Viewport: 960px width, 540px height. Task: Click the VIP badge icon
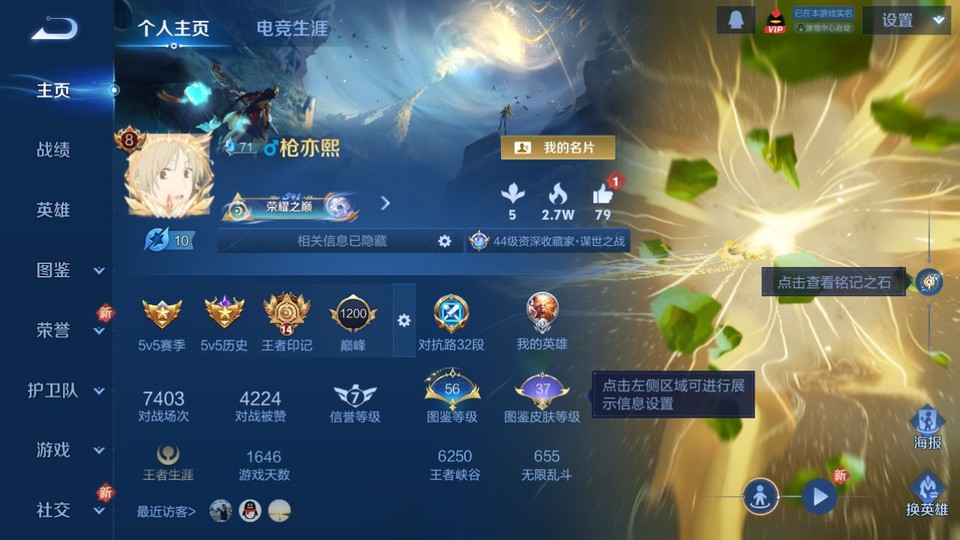pyautogui.click(x=773, y=21)
